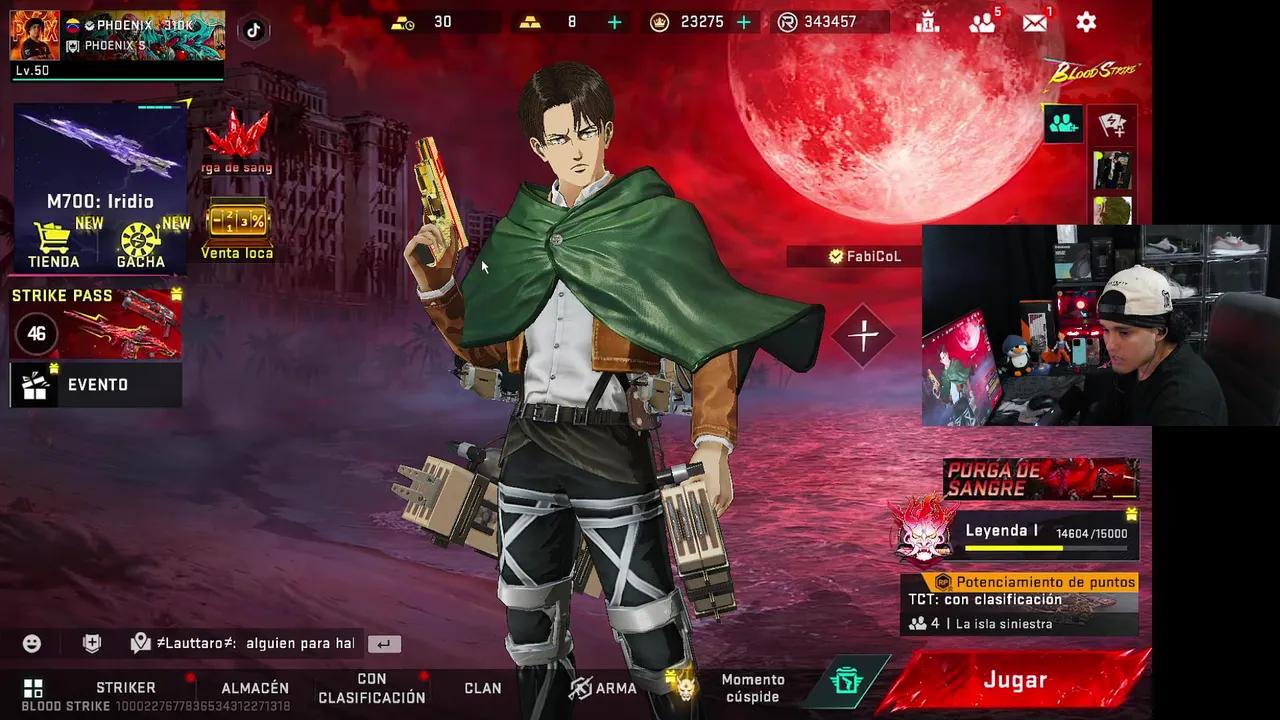
Task: Switch to the Clan tab
Action: (x=483, y=688)
